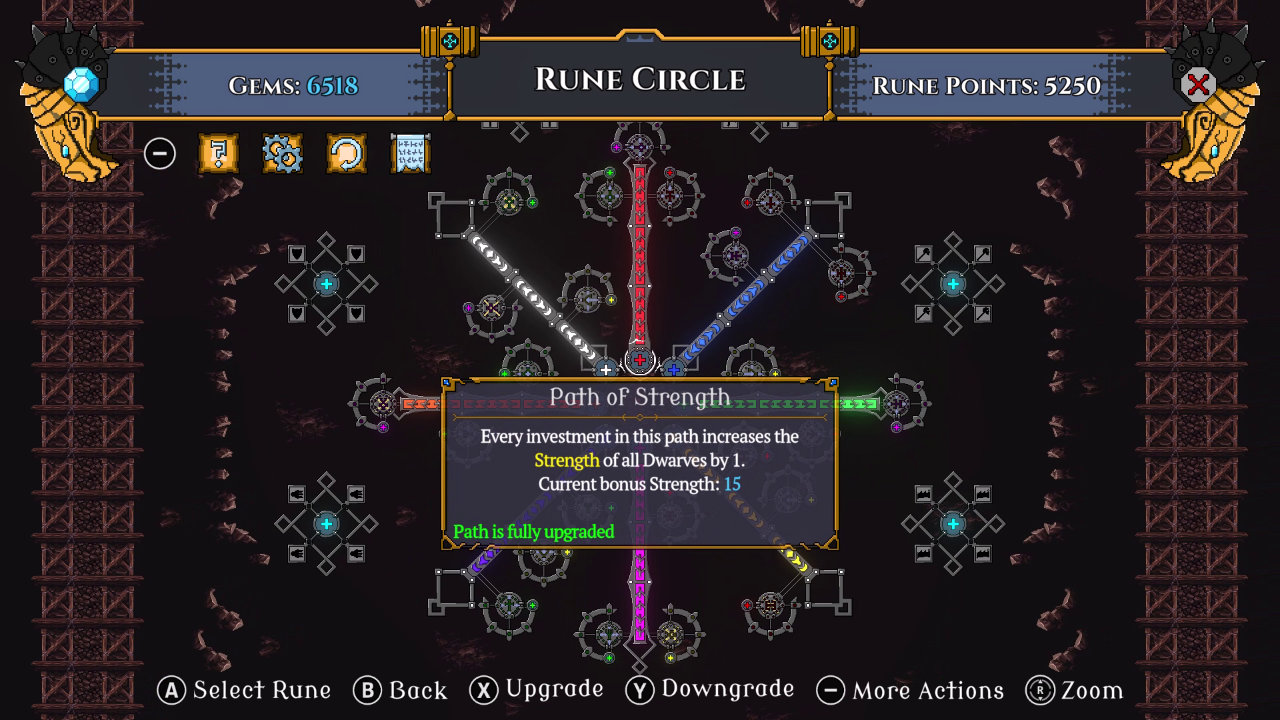
Task: Open the help scroll icon
Action: 218,154
